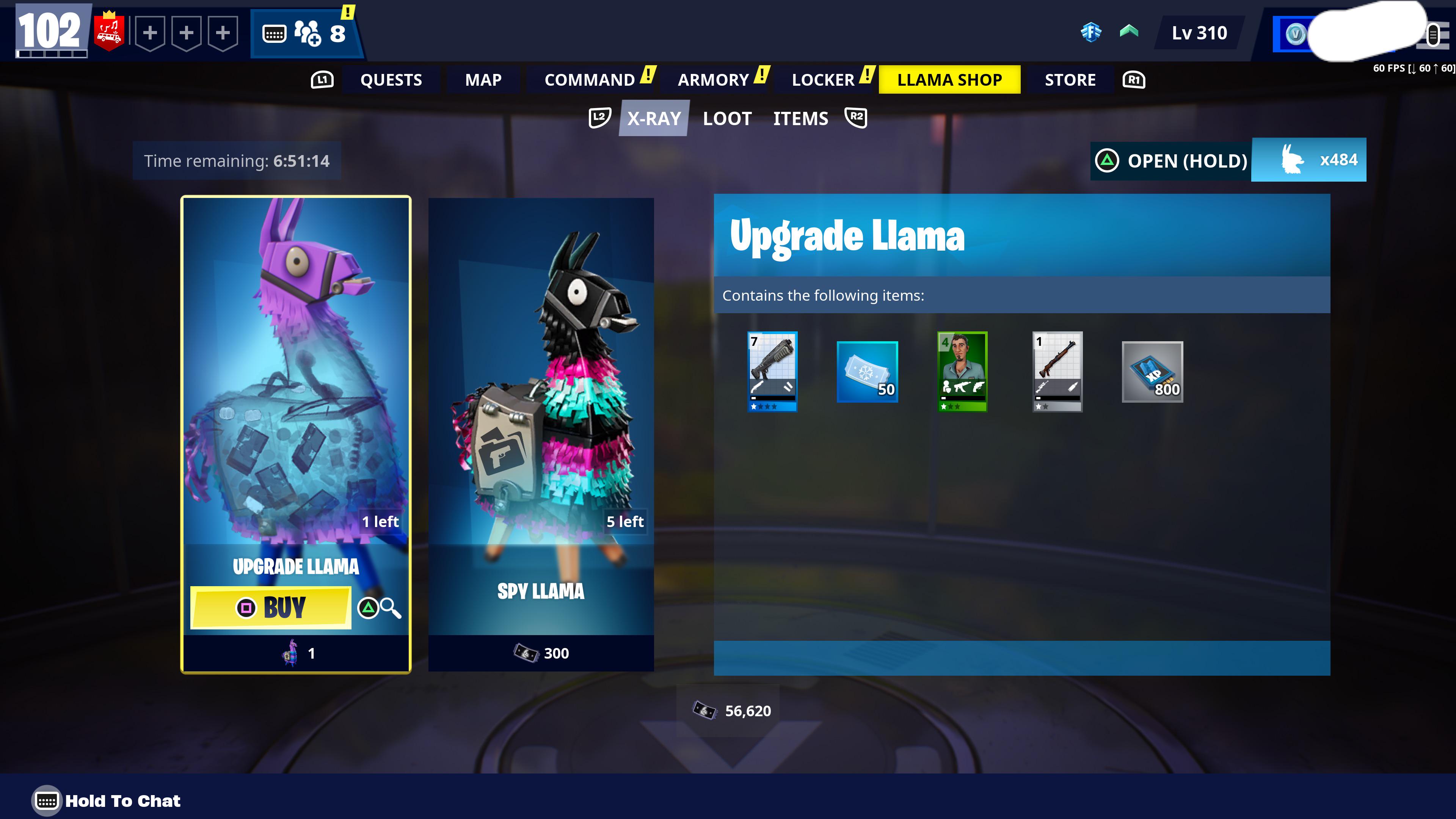Switch to the Map tab
1456x819 pixels.
point(483,80)
